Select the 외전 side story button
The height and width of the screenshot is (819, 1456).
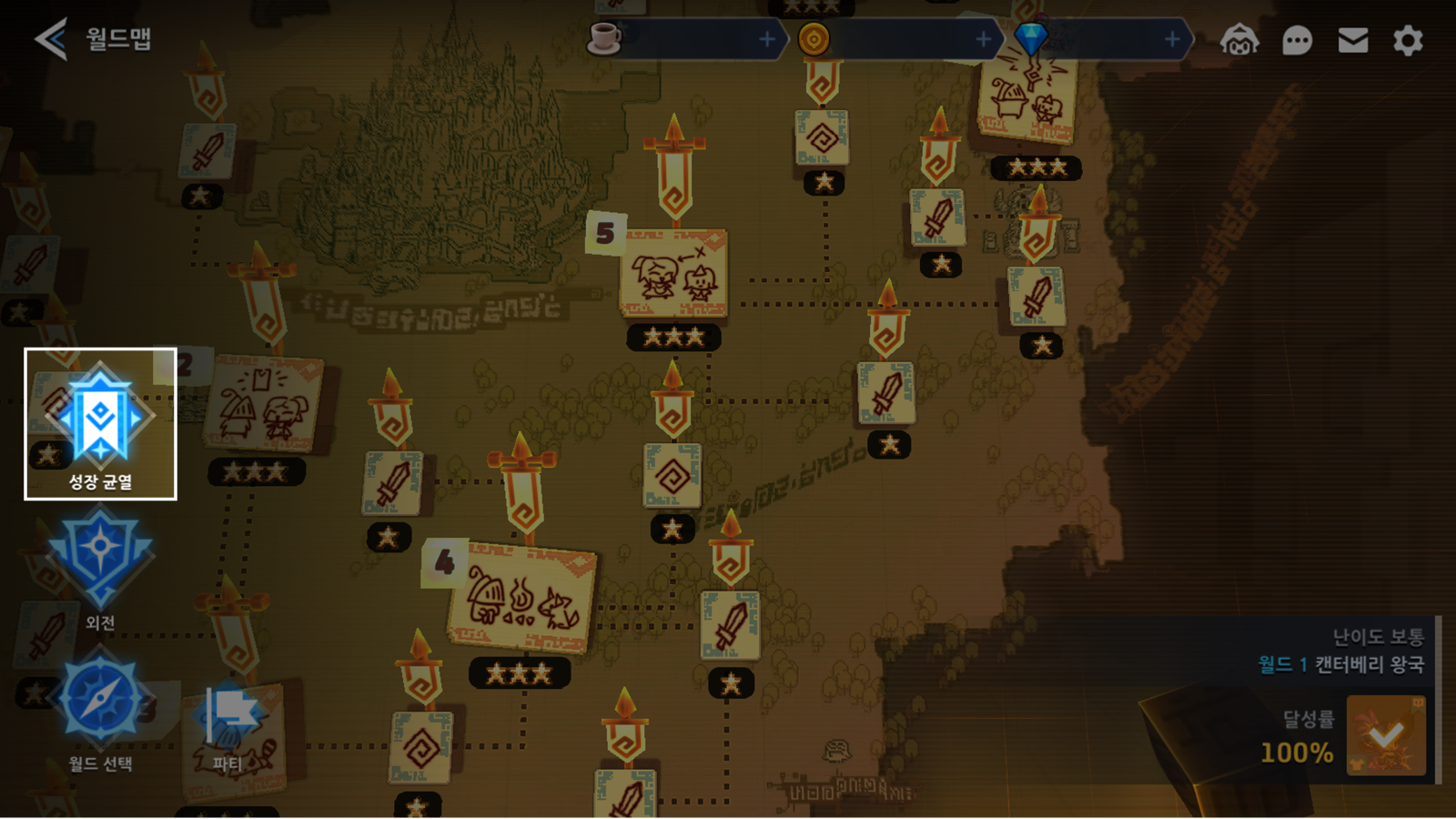pos(100,564)
